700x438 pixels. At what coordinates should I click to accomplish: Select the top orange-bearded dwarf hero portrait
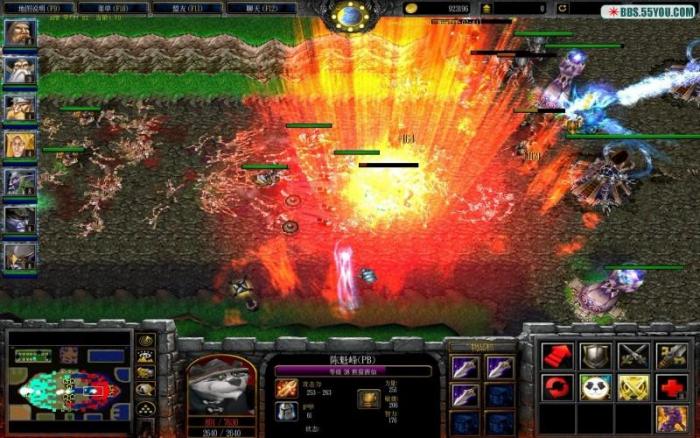tap(20, 34)
